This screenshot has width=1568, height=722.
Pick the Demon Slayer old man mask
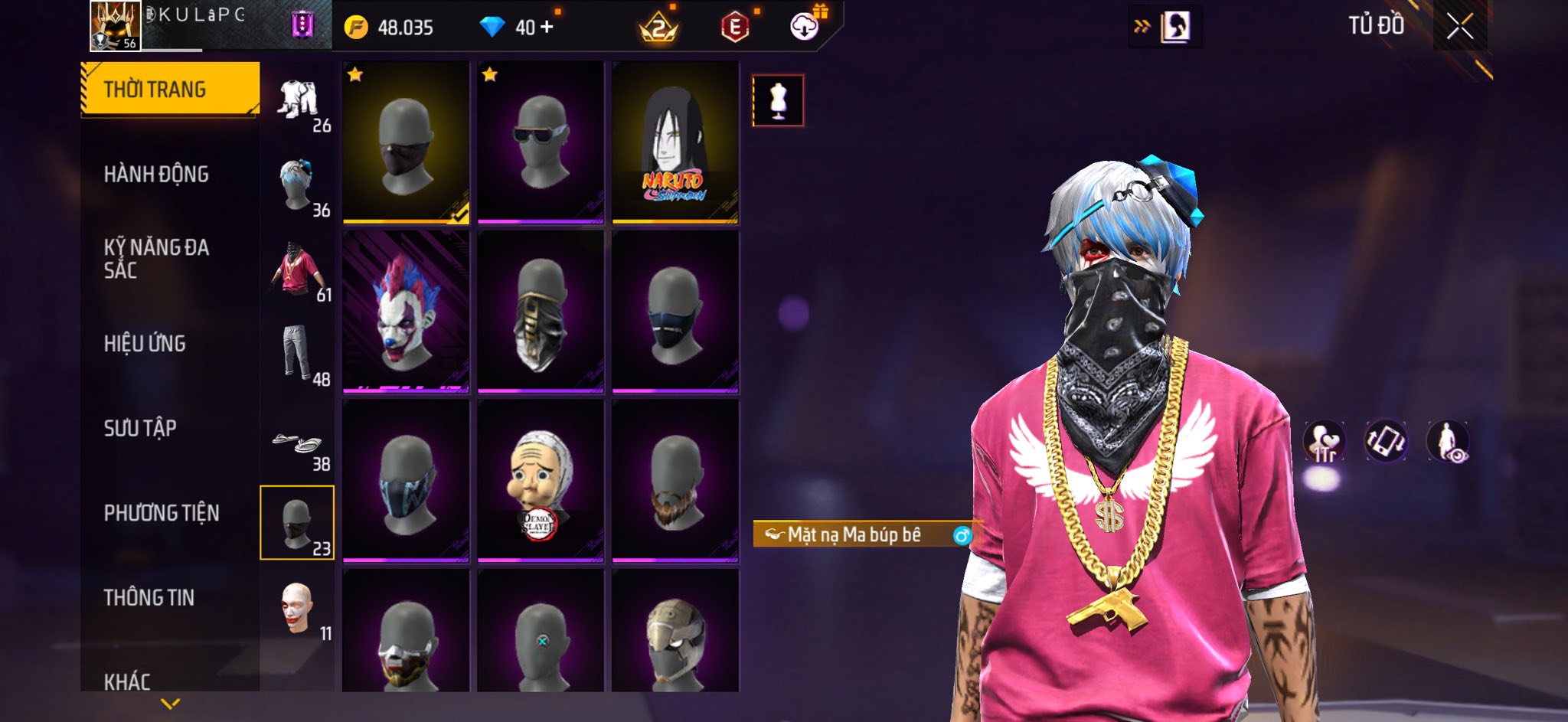pyautogui.click(x=541, y=481)
